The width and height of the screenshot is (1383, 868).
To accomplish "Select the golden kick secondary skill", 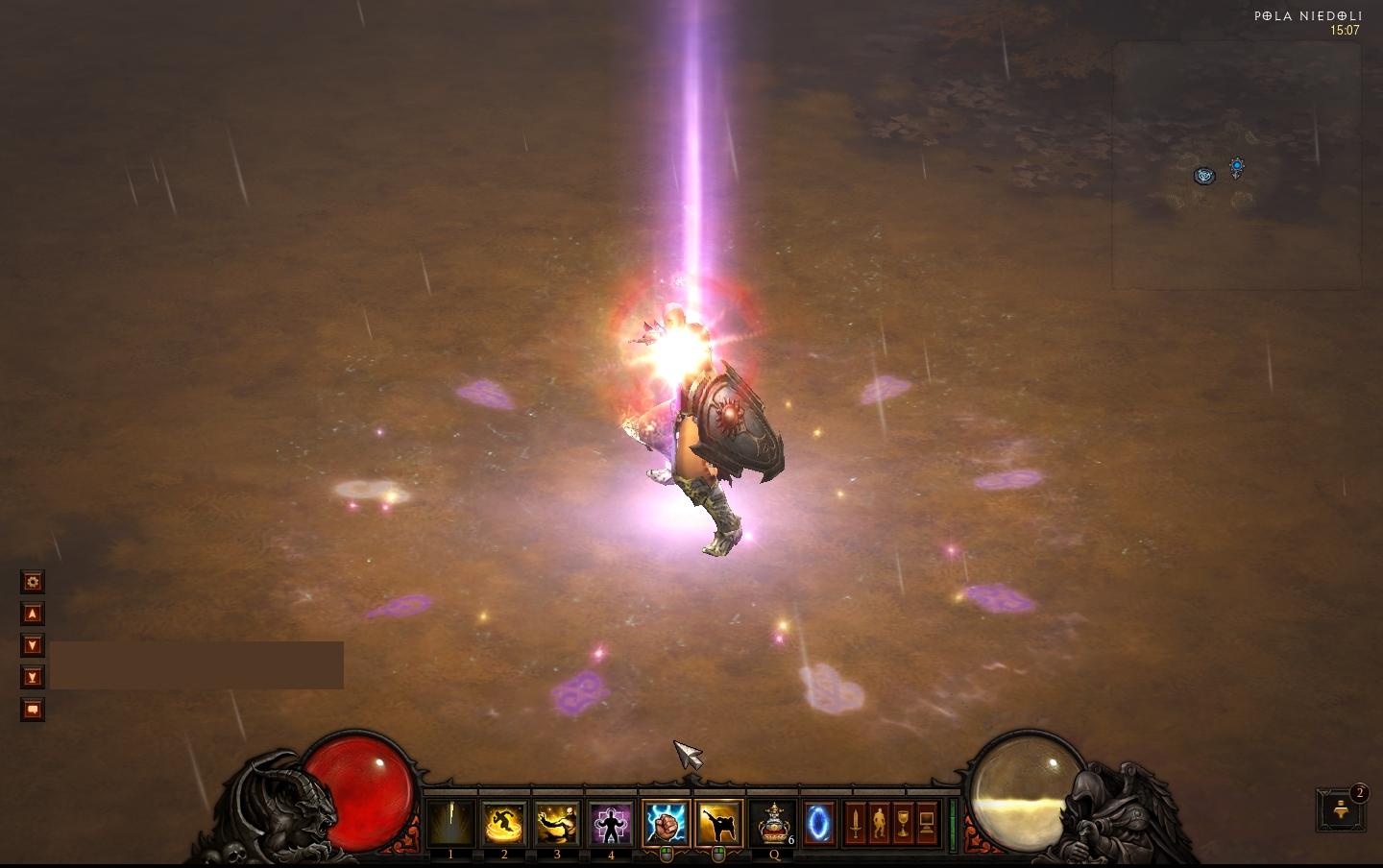I will click(x=718, y=824).
